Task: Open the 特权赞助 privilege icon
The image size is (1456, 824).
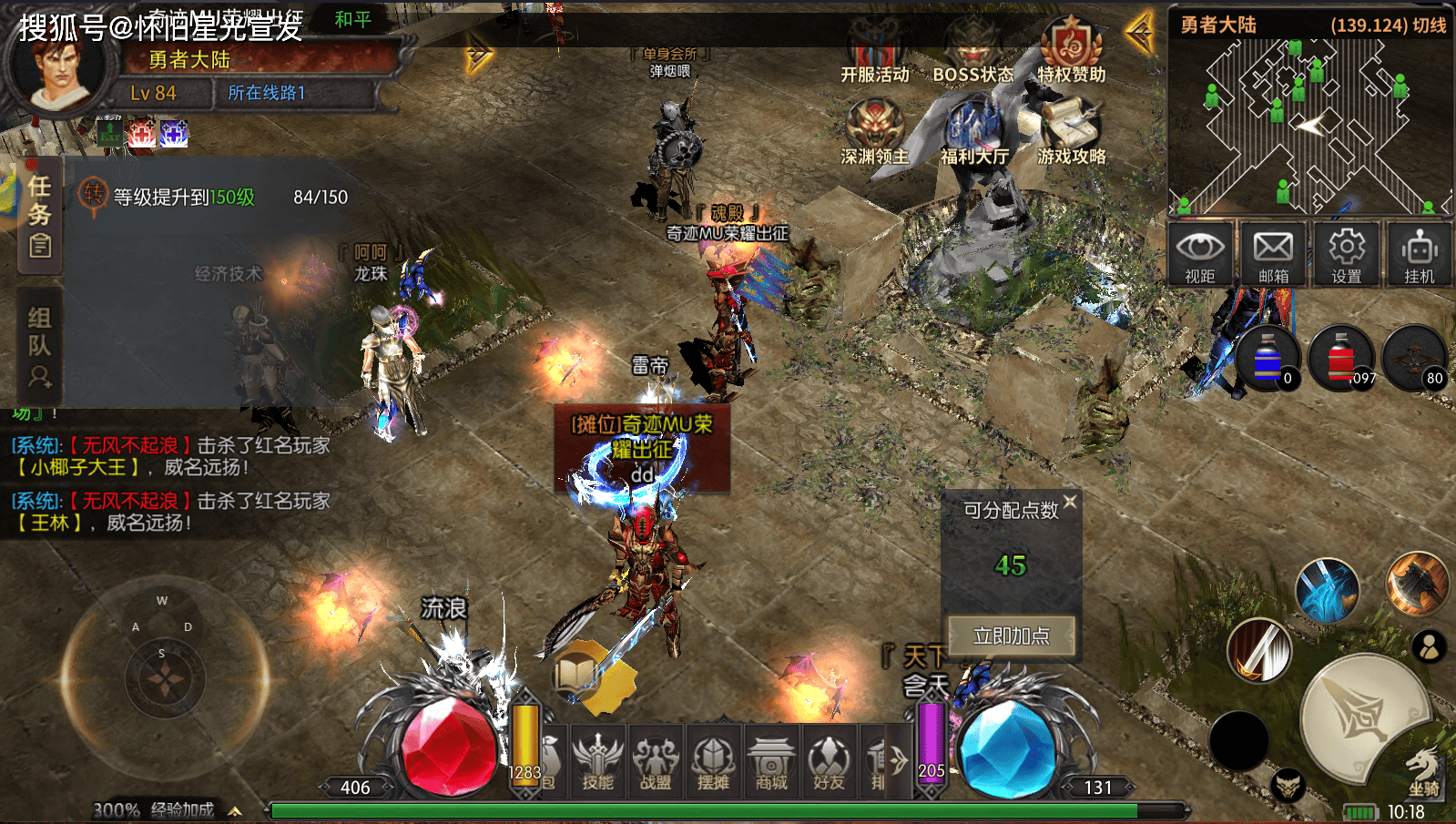Action: [x=1072, y=51]
